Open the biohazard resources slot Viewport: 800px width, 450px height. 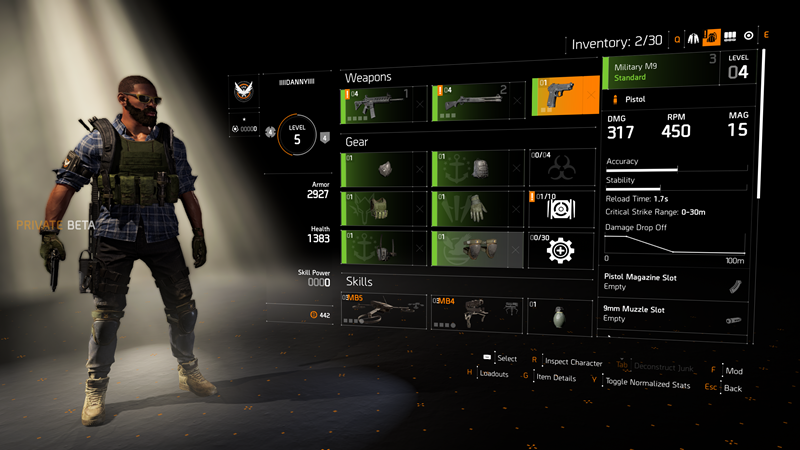tap(564, 168)
